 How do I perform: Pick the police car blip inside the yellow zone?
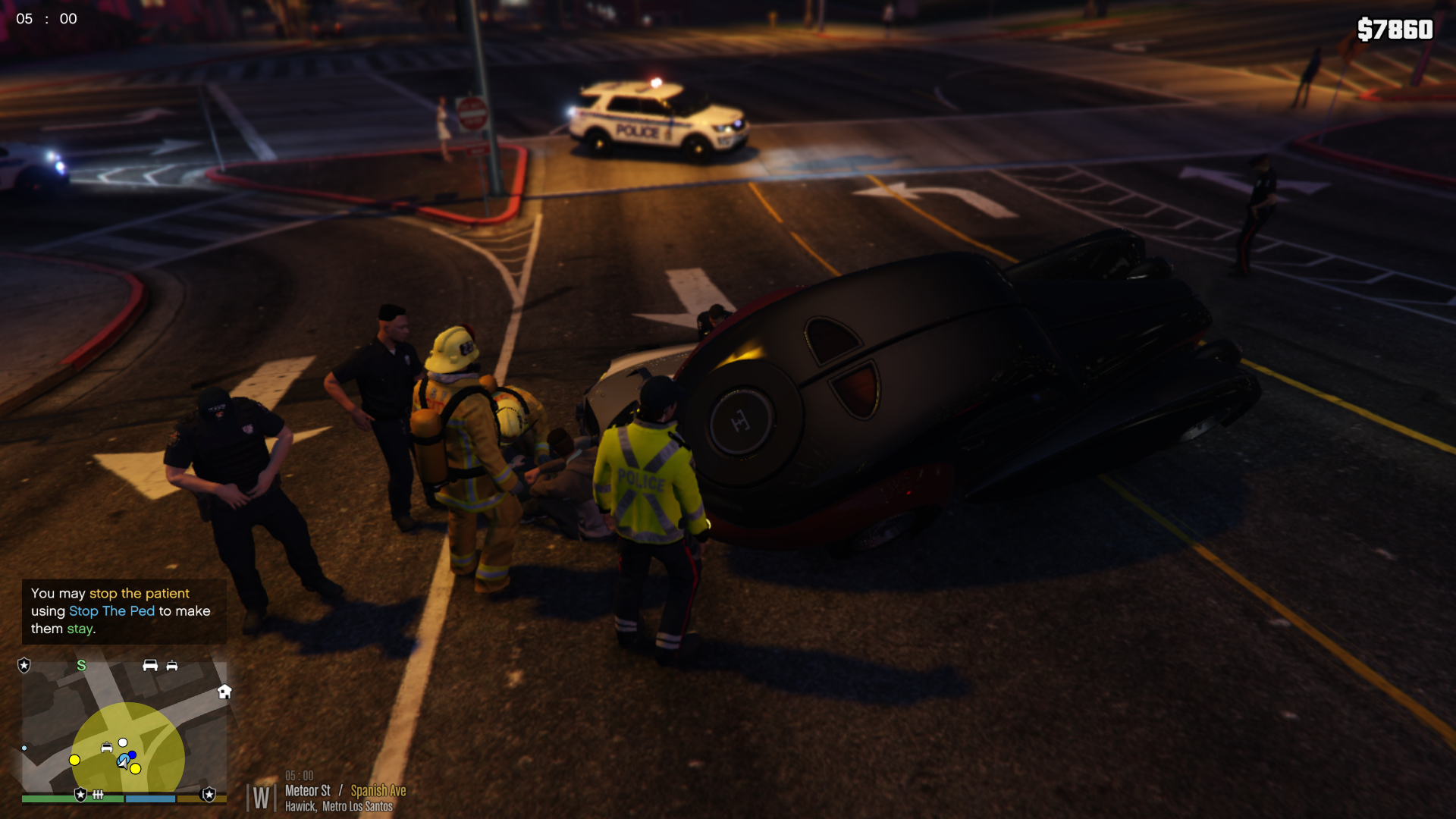point(107,748)
